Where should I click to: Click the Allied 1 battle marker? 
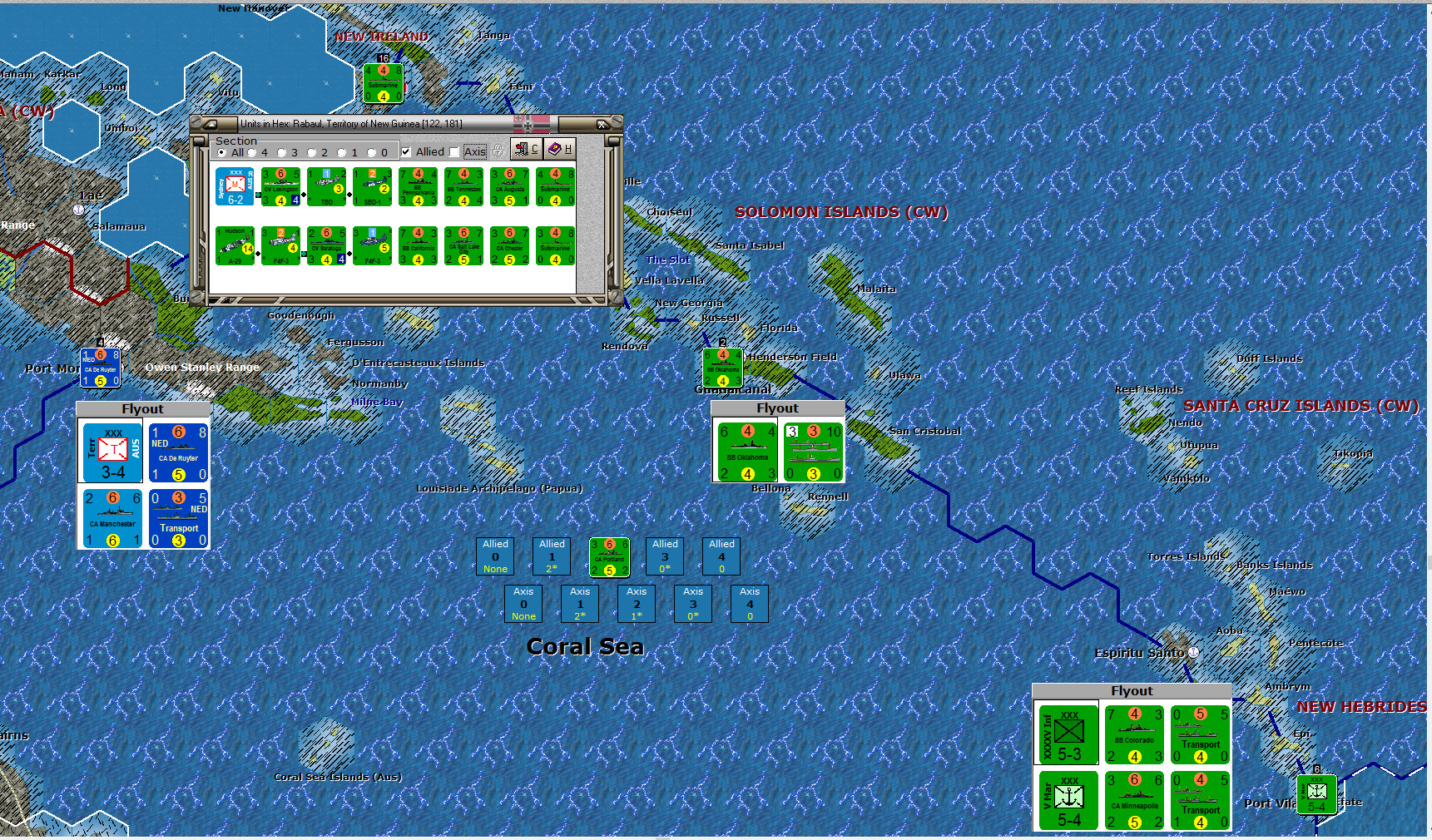552,556
